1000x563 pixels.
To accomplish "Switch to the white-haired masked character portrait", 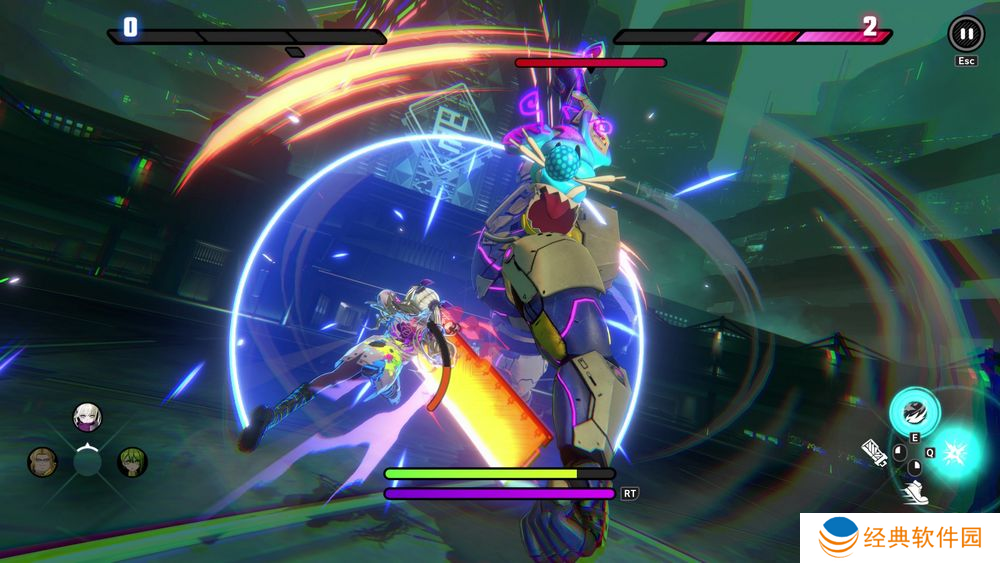I will click(x=88, y=416).
